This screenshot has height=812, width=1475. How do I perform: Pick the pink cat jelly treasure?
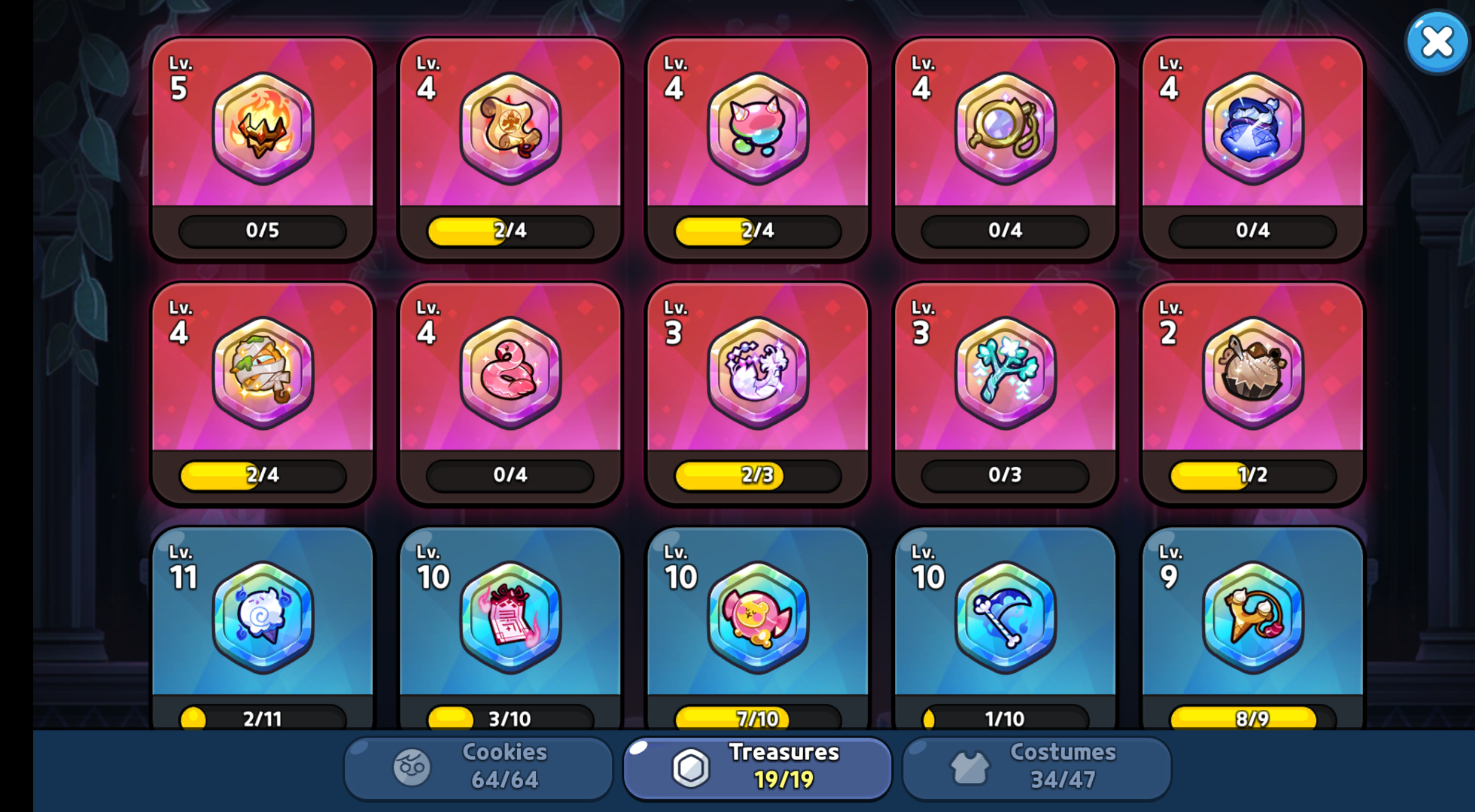[757, 148]
